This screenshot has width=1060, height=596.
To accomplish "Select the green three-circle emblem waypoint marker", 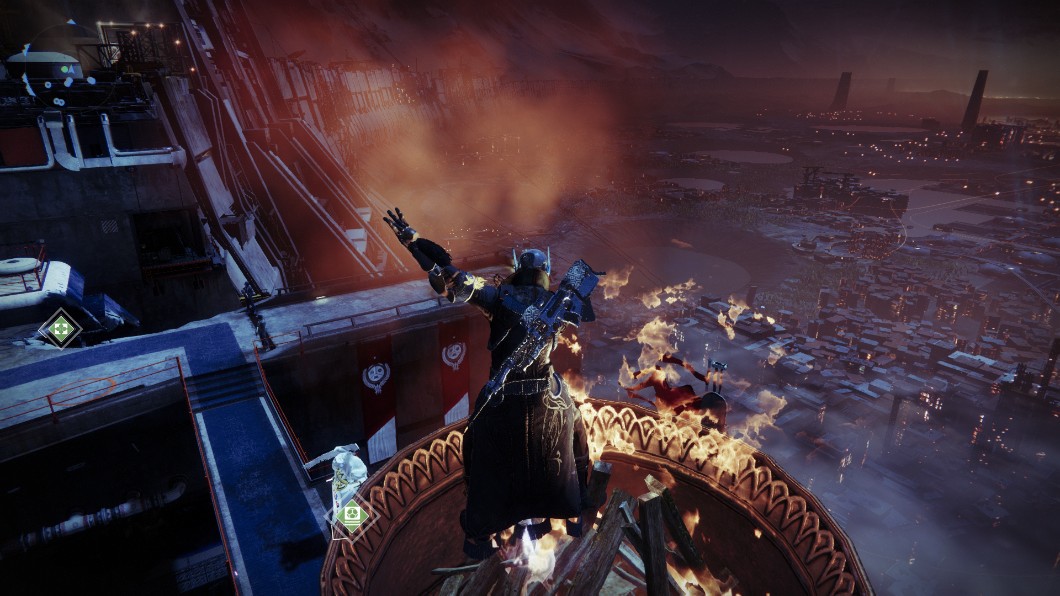I will tap(351, 517).
